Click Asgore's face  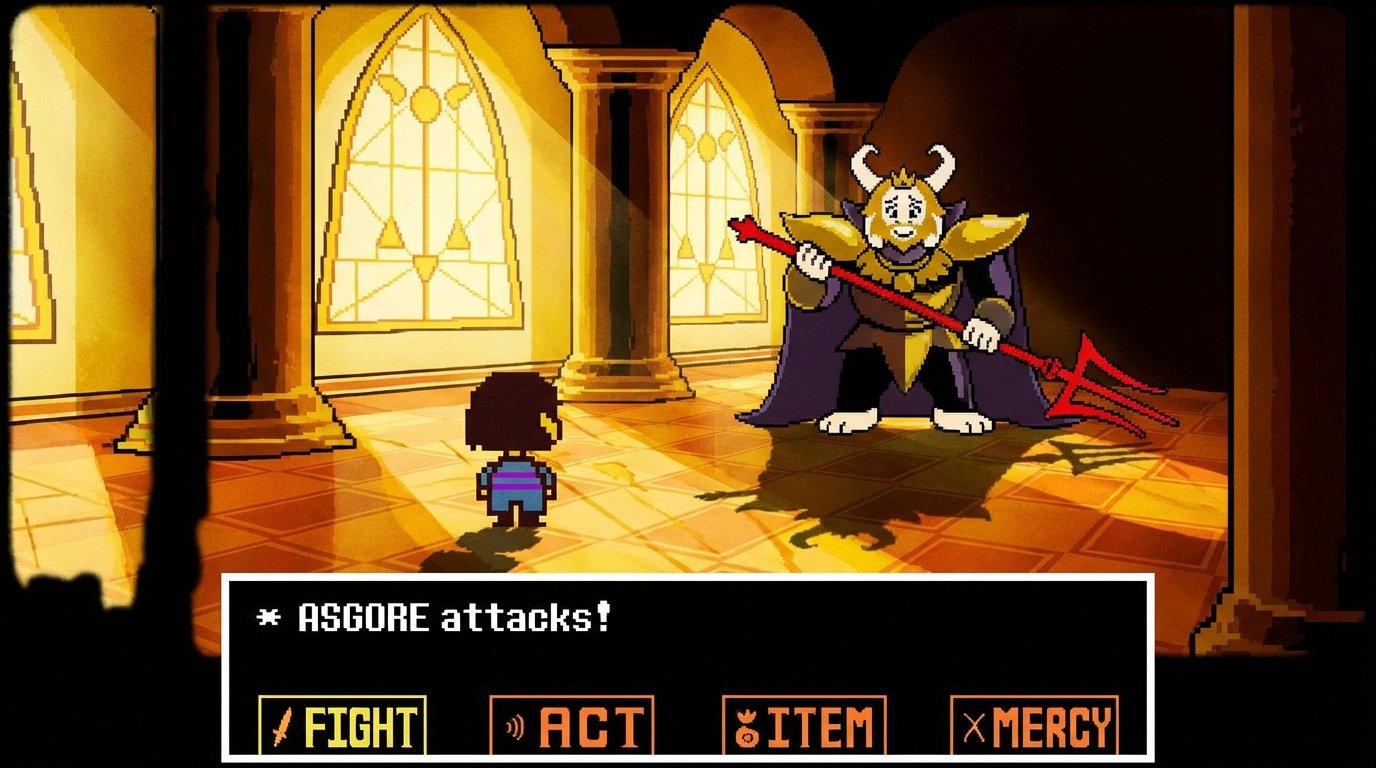[x=904, y=212]
